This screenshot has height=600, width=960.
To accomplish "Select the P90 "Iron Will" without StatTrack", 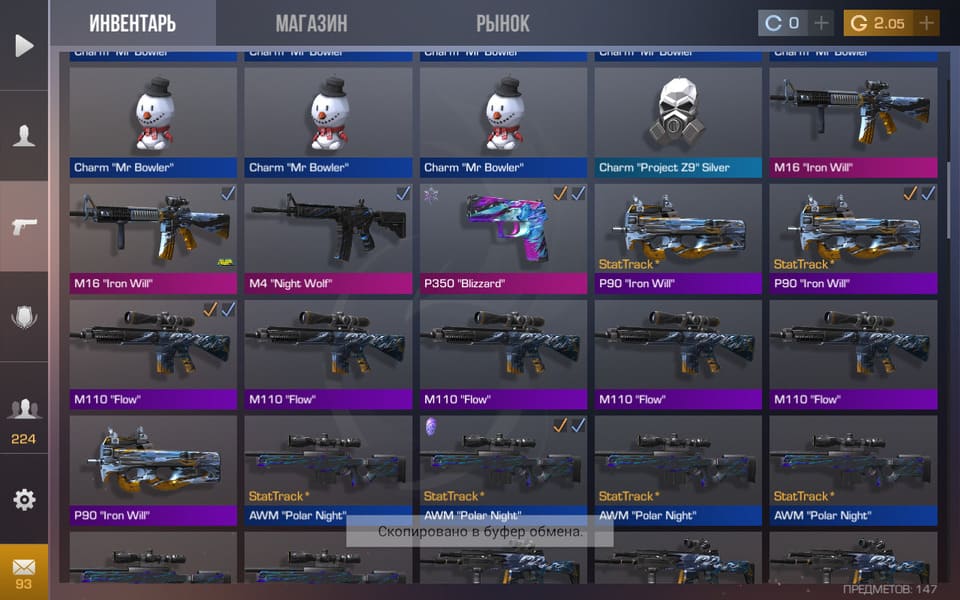I will pyautogui.click(x=153, y=469).
